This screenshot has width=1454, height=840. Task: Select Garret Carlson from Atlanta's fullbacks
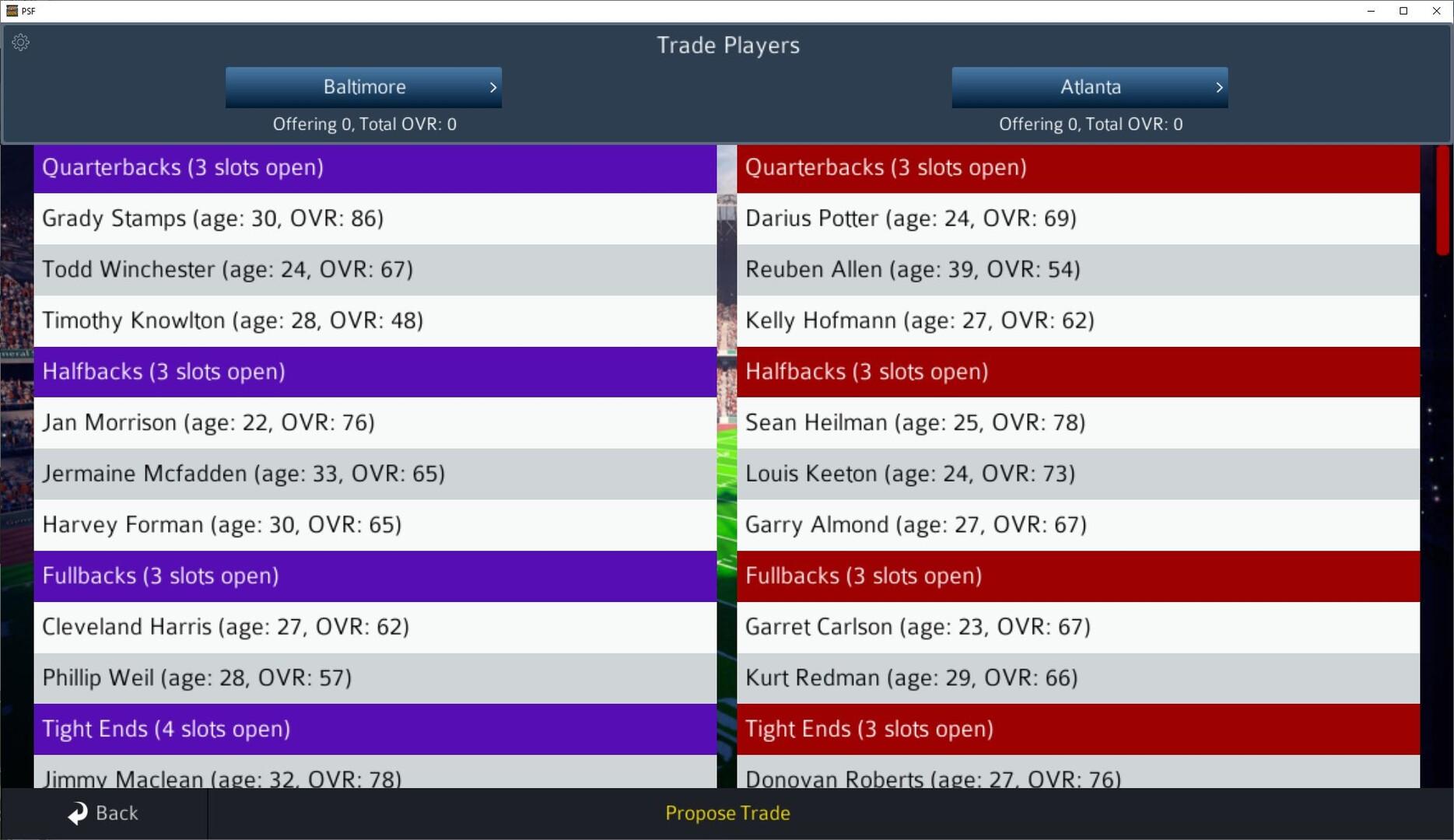point(1077,627)
